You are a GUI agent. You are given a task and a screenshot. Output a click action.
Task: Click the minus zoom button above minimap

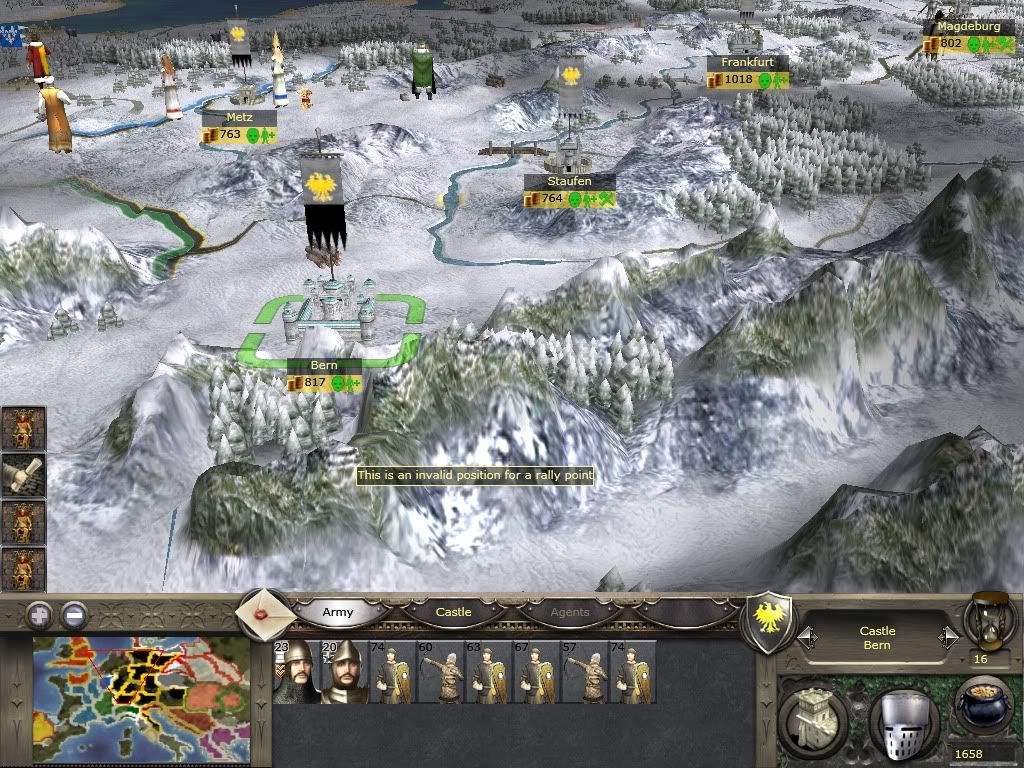click(73, 614)
